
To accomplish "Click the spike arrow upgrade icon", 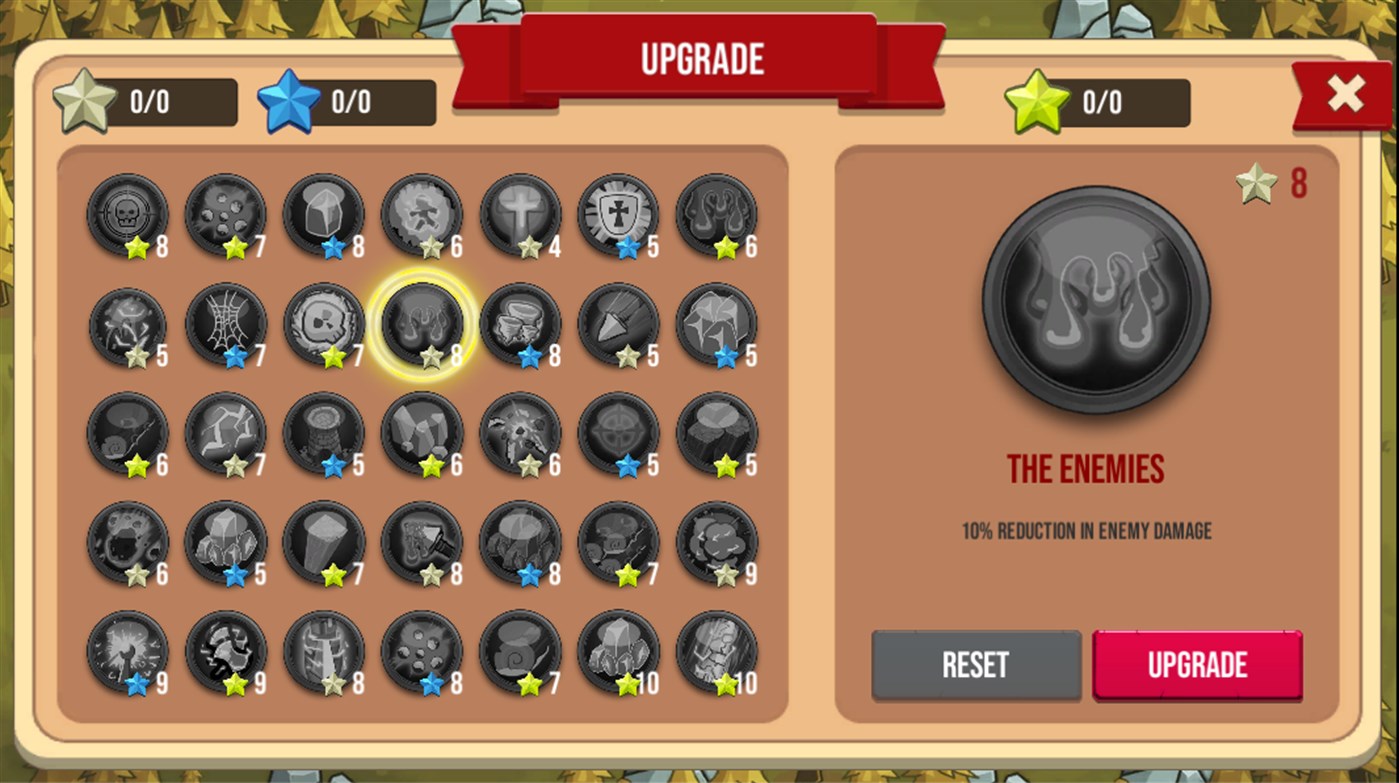I will coord(618,325).
